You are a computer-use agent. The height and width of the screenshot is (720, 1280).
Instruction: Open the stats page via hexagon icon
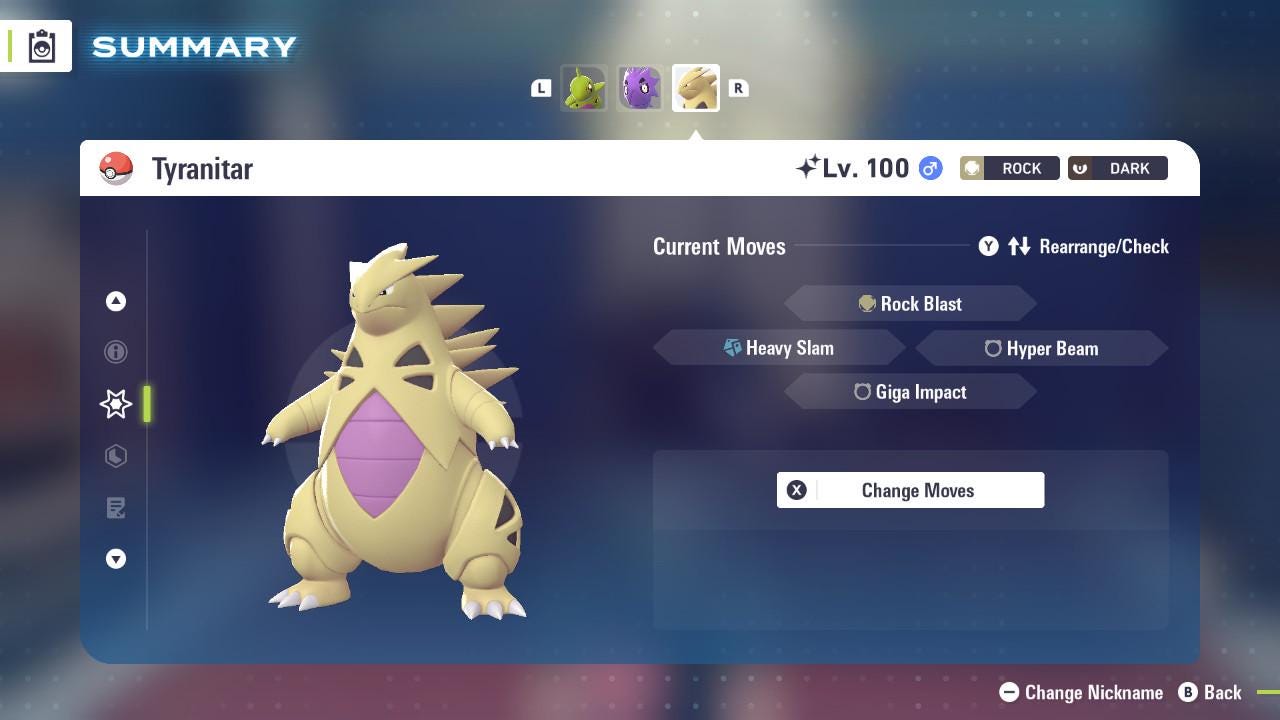pos(116,456)
